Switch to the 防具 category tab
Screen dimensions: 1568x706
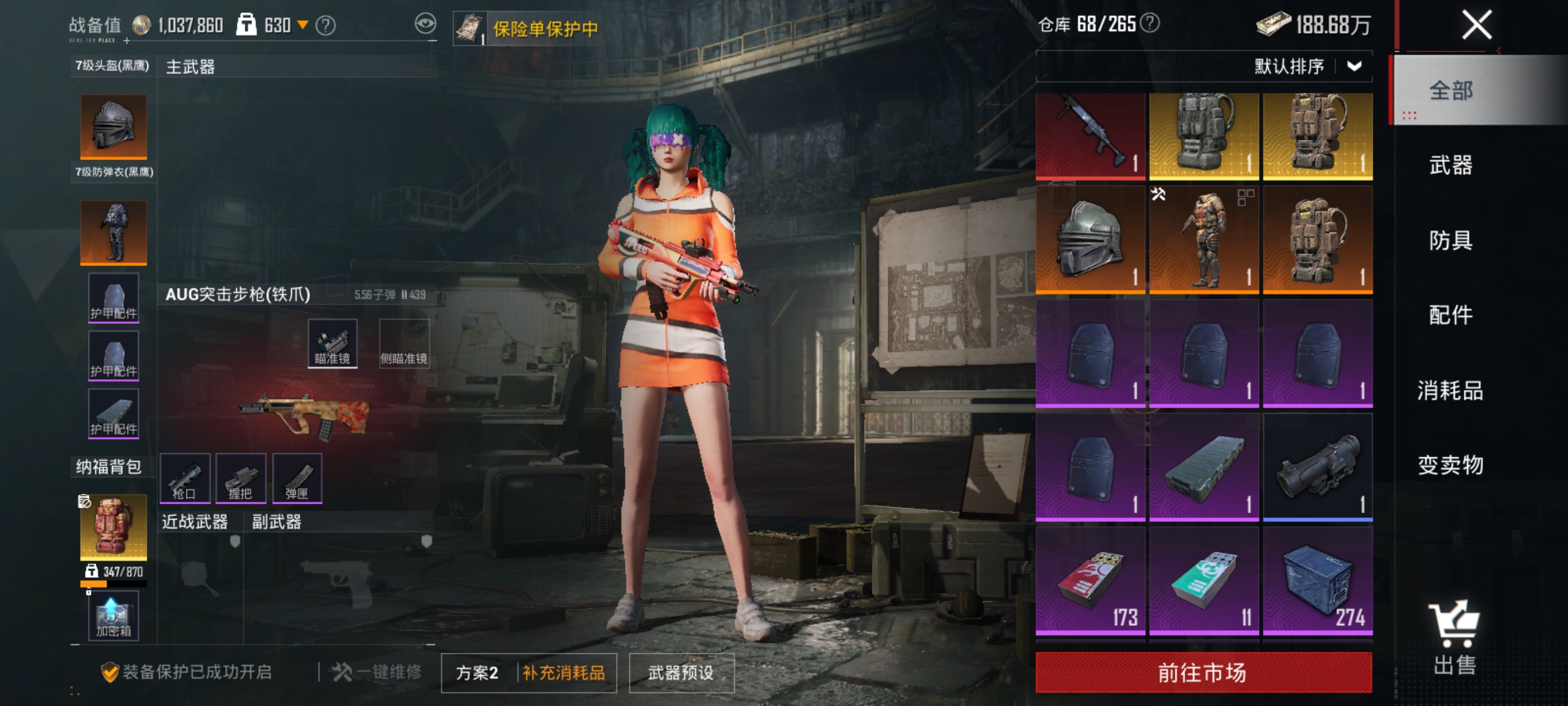coord(1450,240)
